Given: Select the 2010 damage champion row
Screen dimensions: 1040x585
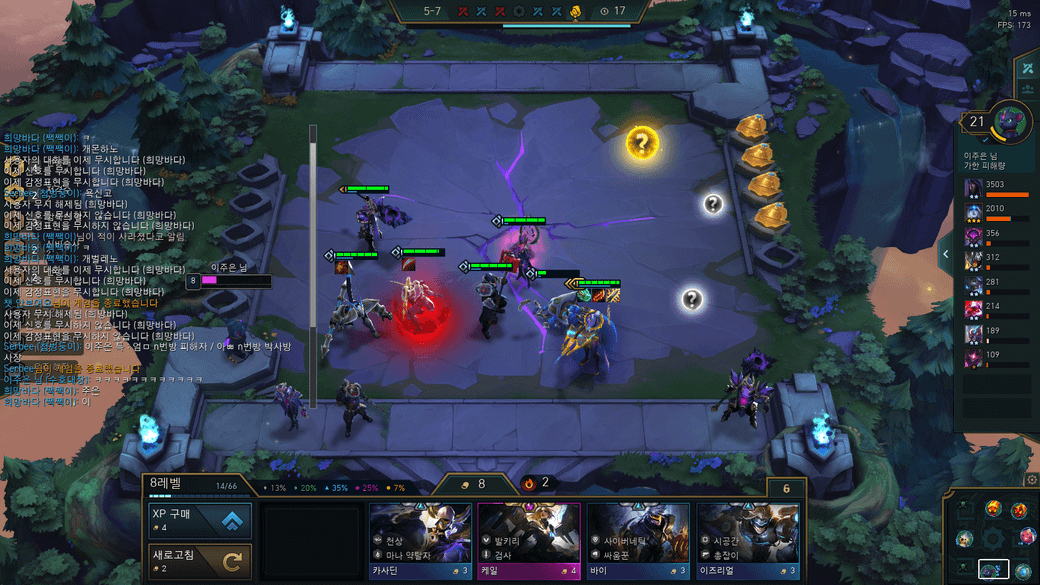Looking at the screenshot, I should coord(996,212).
